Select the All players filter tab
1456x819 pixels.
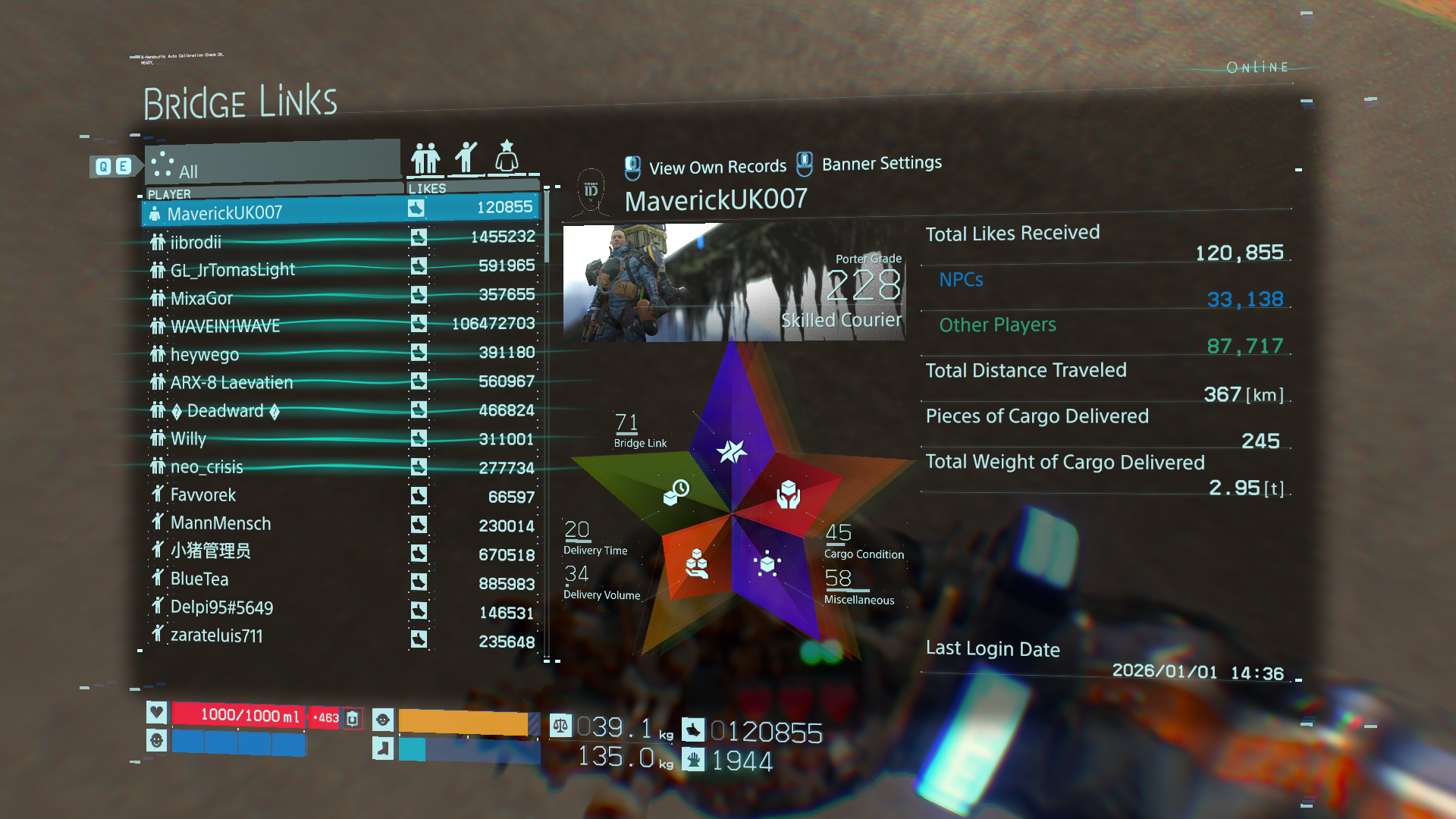coord(273,165)
